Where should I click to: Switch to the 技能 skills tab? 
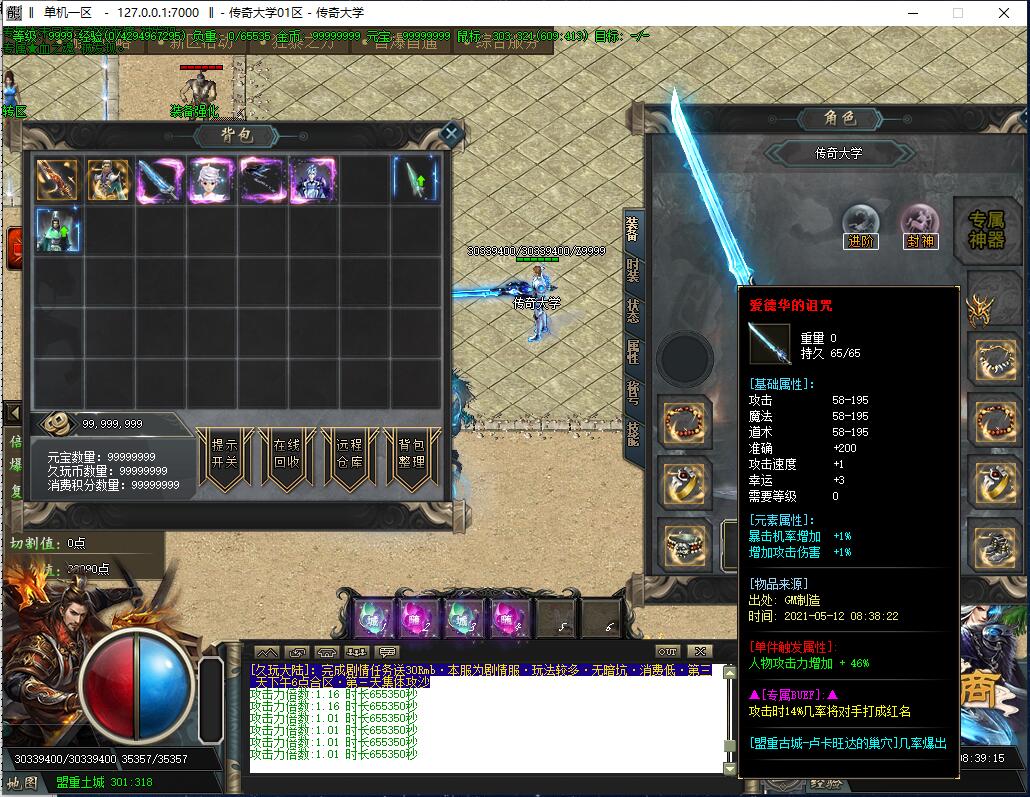pos(633,432)
